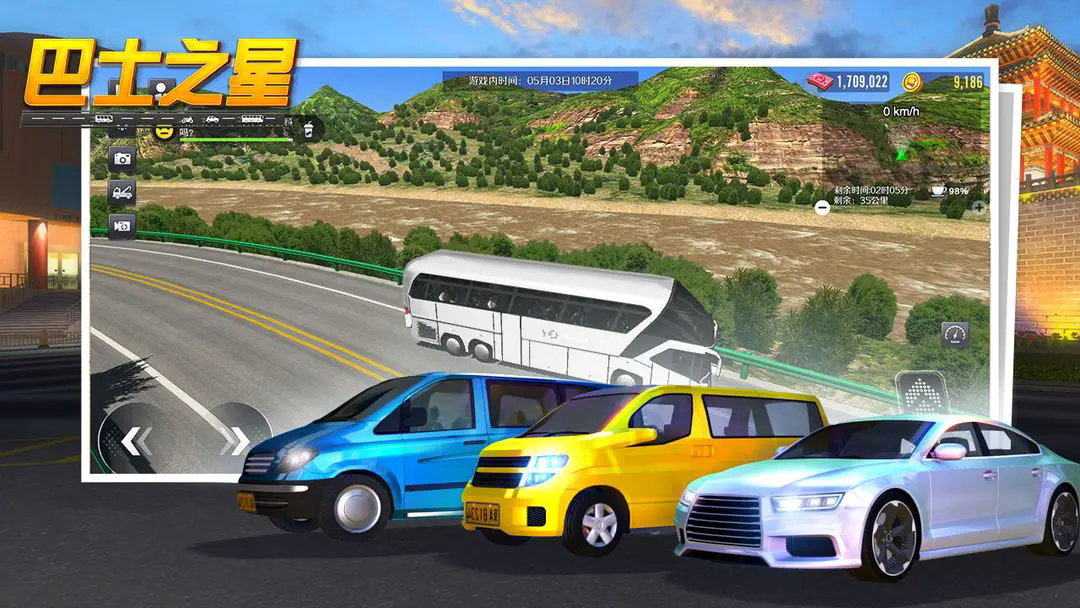The image size is (1080, 608).
Task: Call the tow truck rescue
Action: click(x=122, y=192)
